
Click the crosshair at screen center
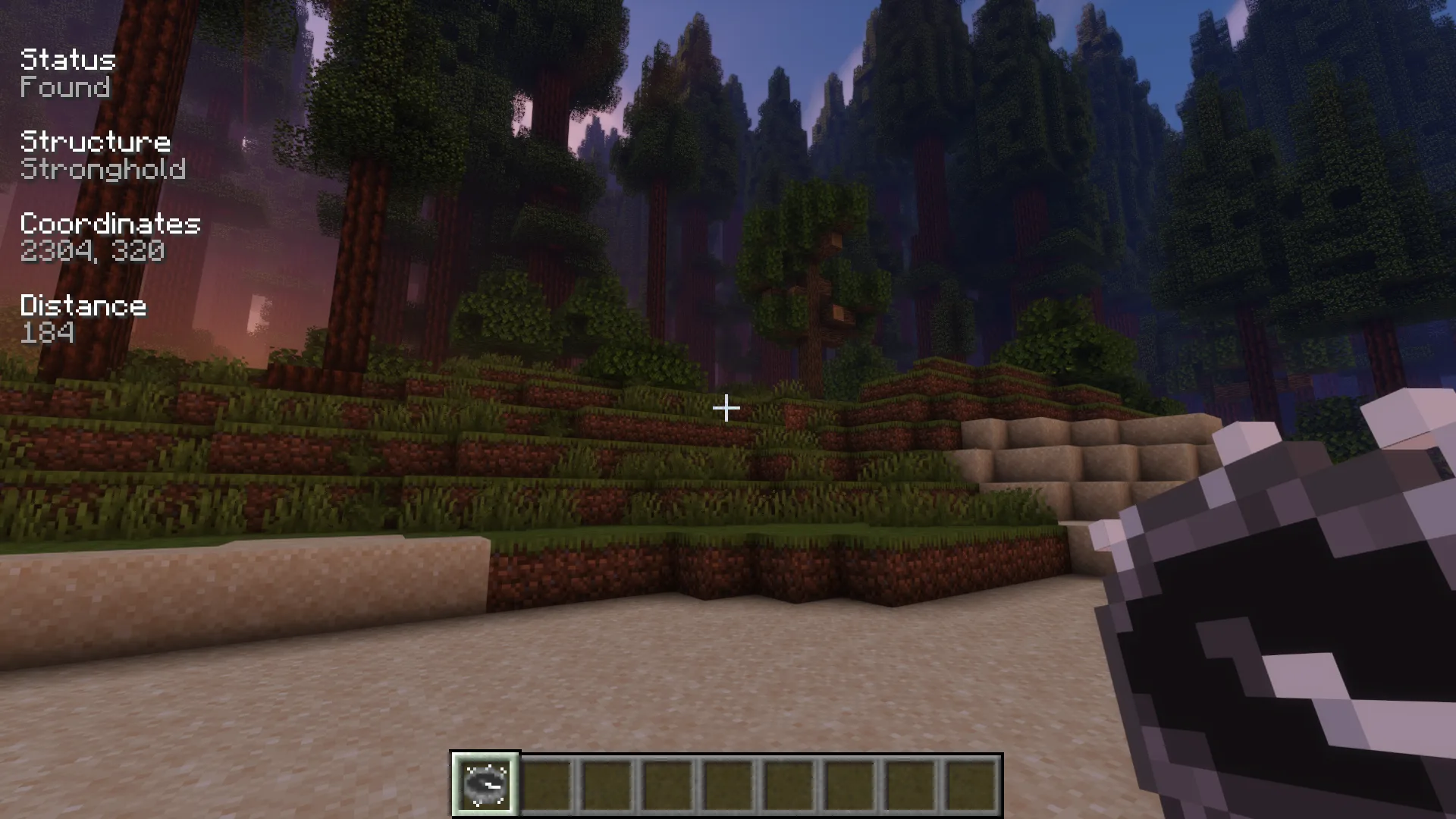[725, 409]
